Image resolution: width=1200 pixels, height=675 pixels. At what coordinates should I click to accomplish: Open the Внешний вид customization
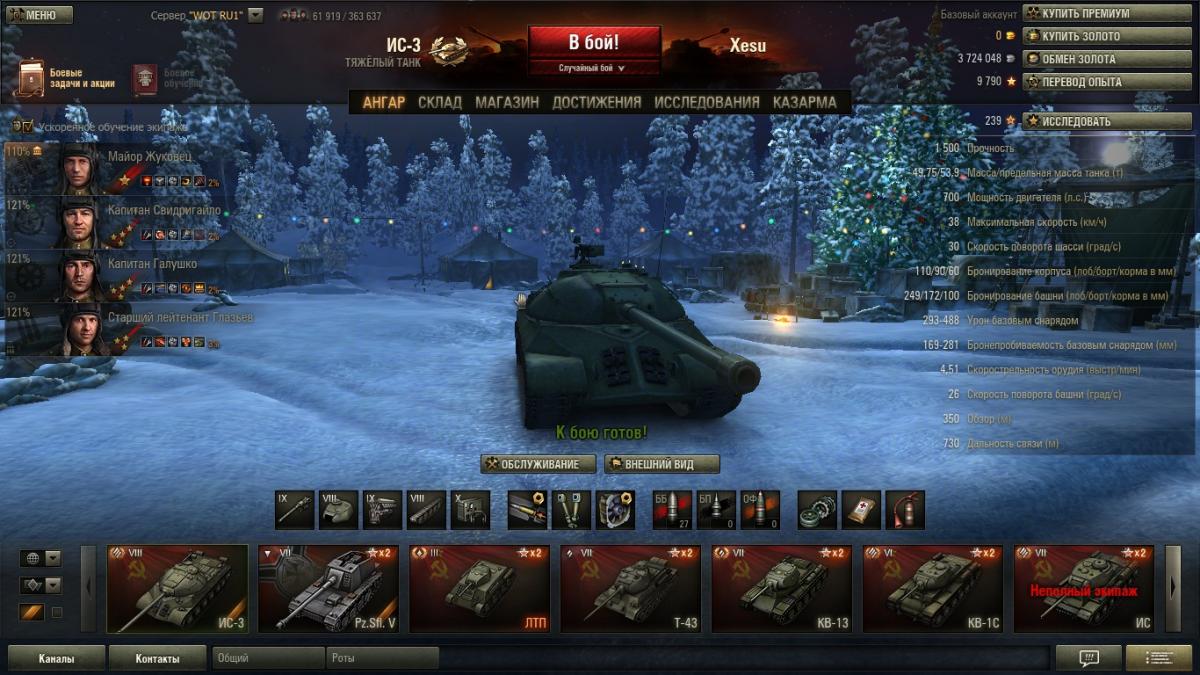click(x=661, y=464)
